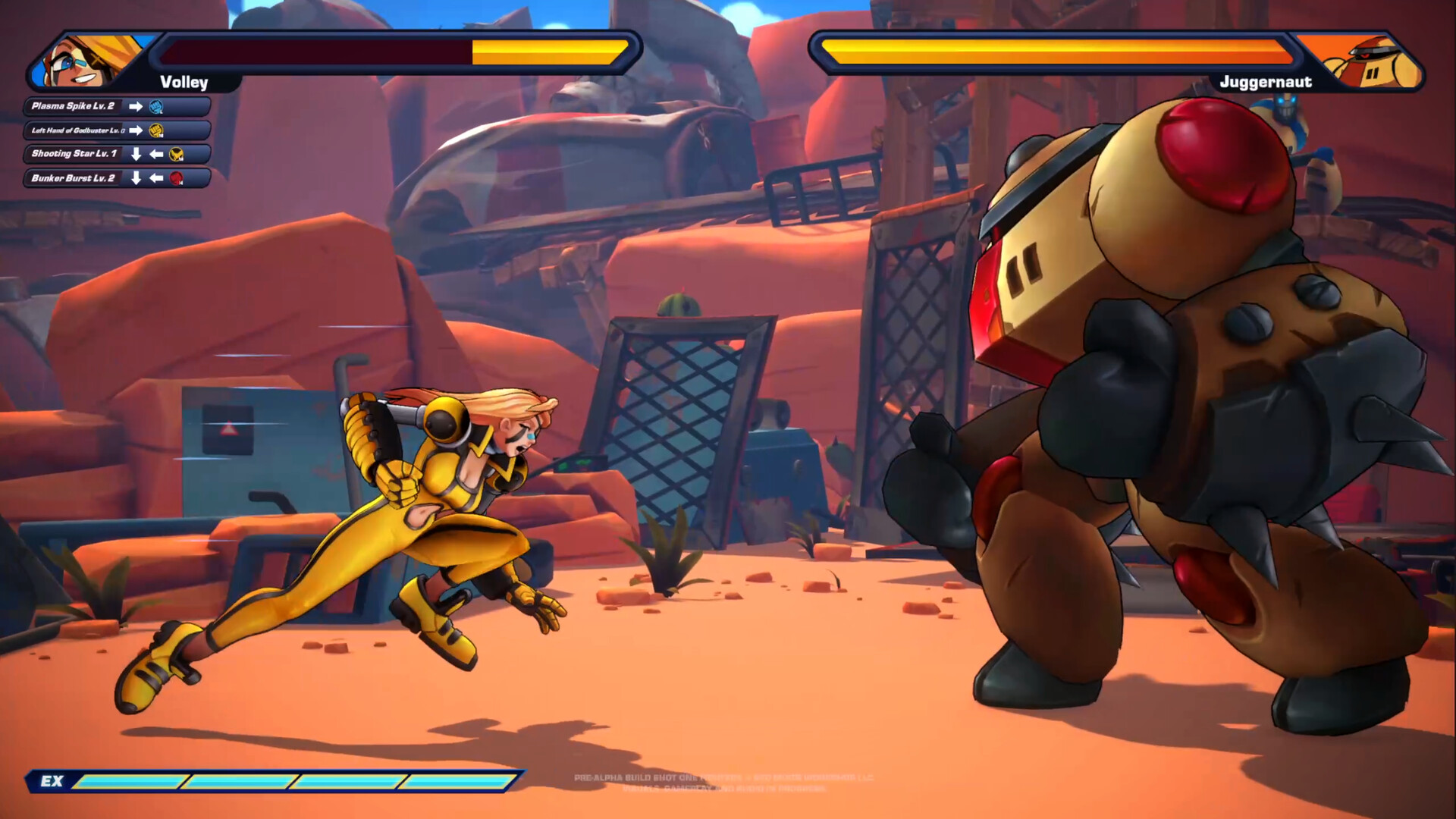Viewport: 1456px width, 819px height.
Task: Click the yellow punch icon for Left Hand of Godbuster
Action: tap(156, 131)
